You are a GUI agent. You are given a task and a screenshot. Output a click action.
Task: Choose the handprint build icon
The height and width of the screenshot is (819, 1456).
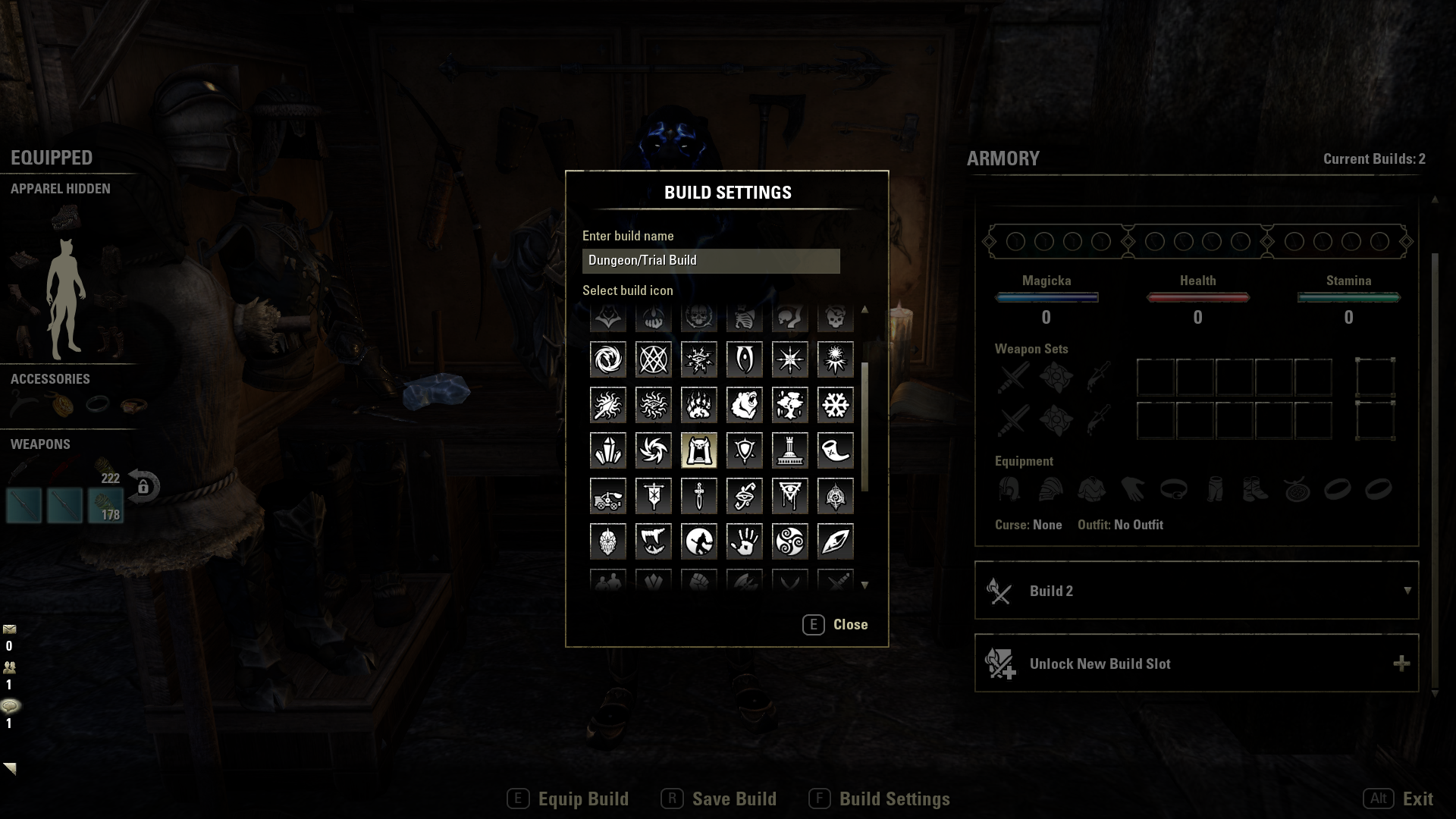click(744, 541)
